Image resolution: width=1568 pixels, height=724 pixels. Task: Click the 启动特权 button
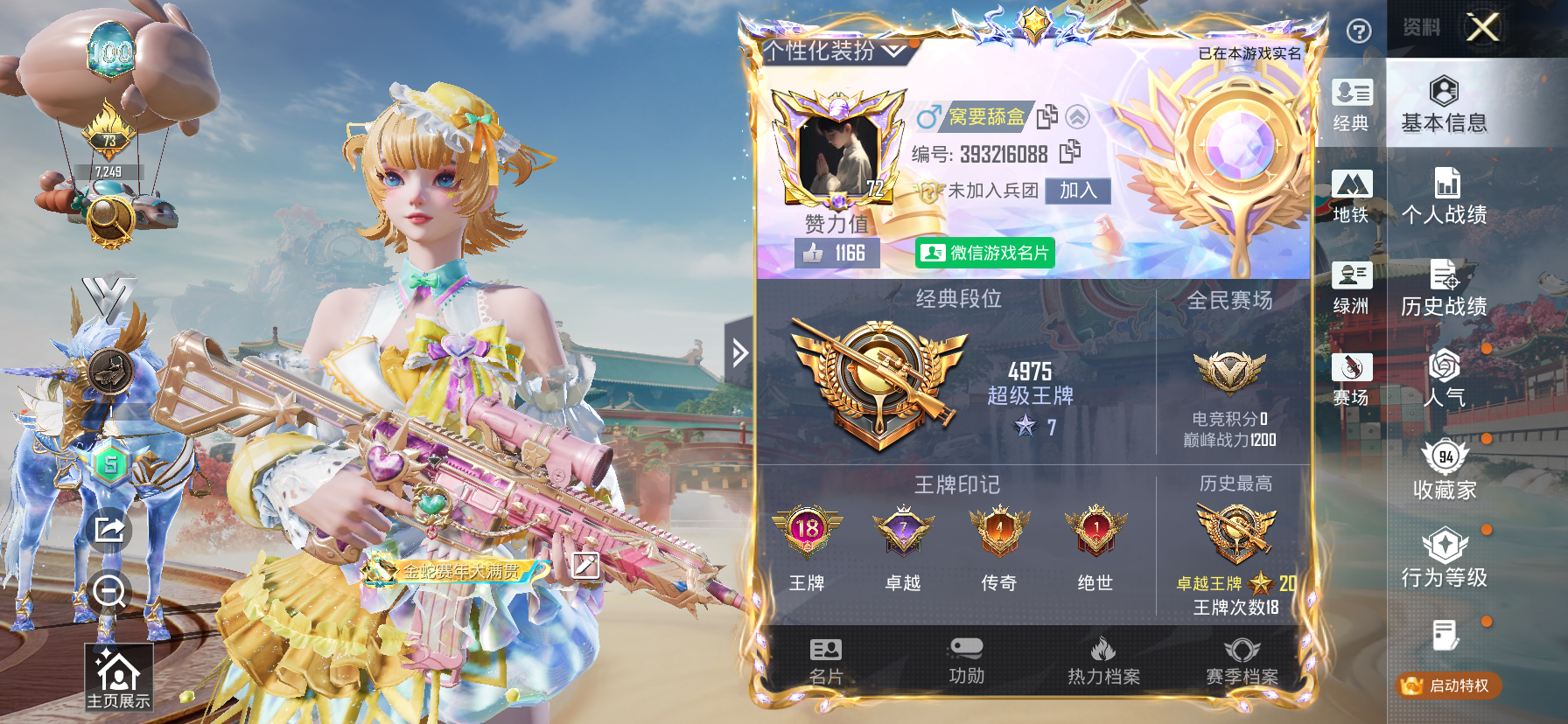[x=1448, y=686]
